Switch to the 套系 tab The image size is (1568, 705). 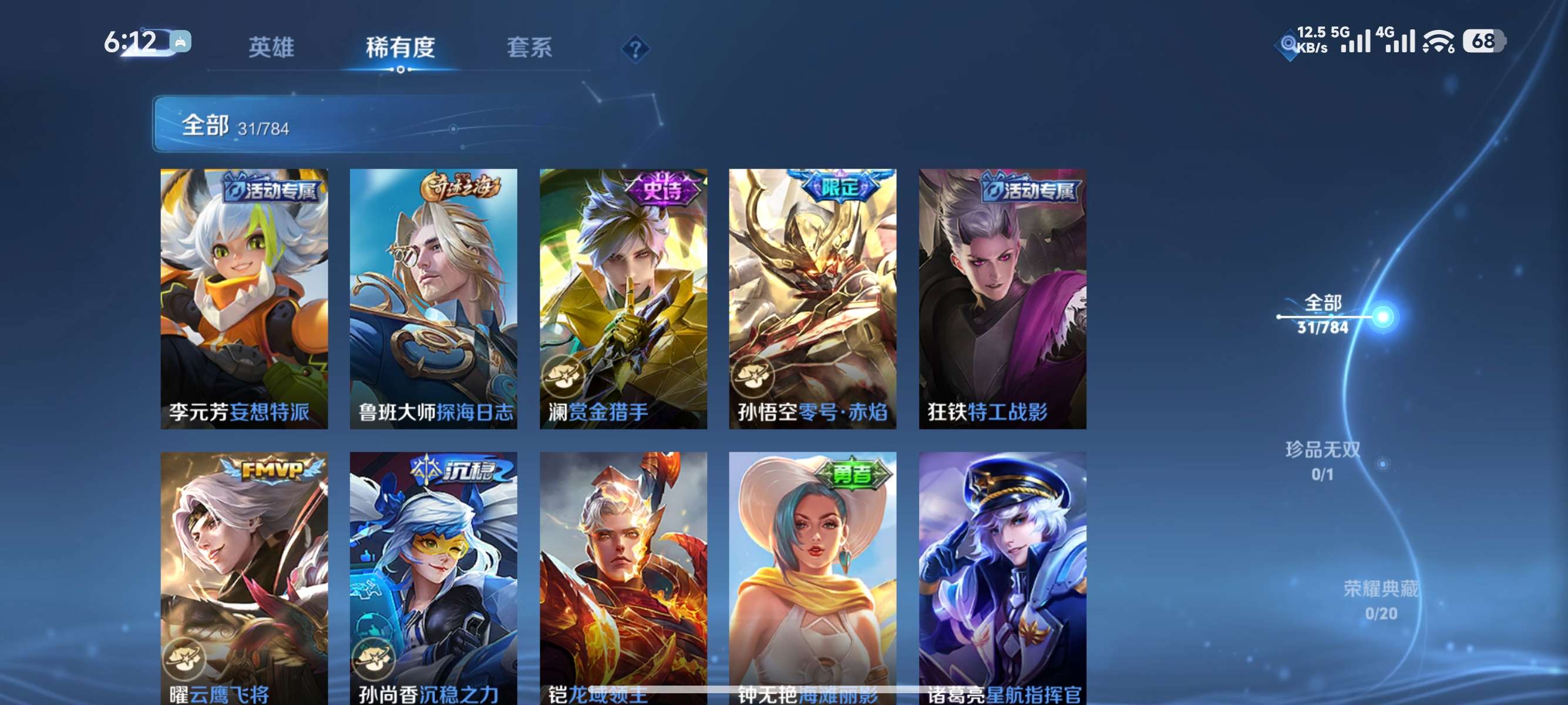click(531, 49)
